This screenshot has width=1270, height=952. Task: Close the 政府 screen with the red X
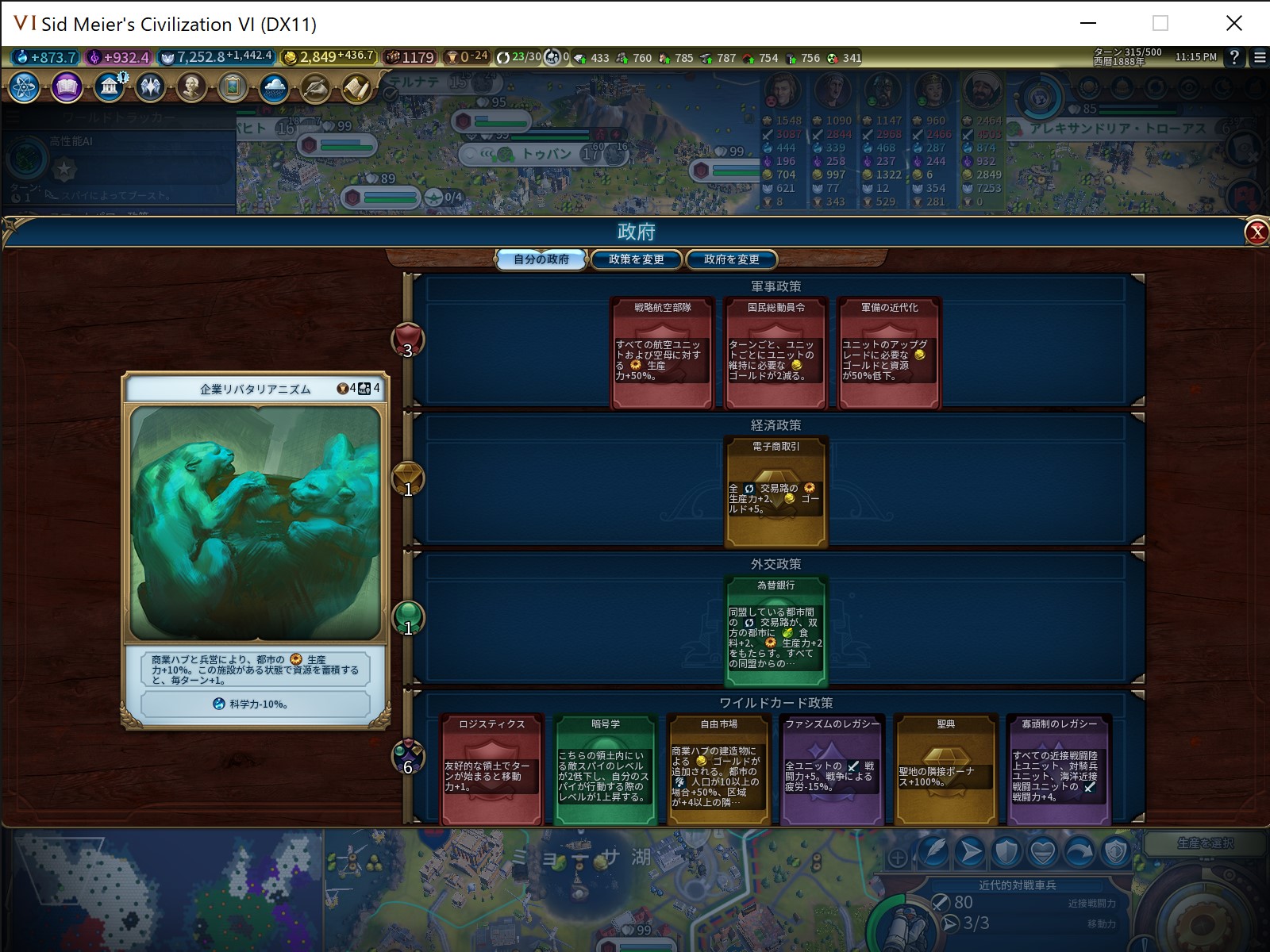[x=1256, y=231]
